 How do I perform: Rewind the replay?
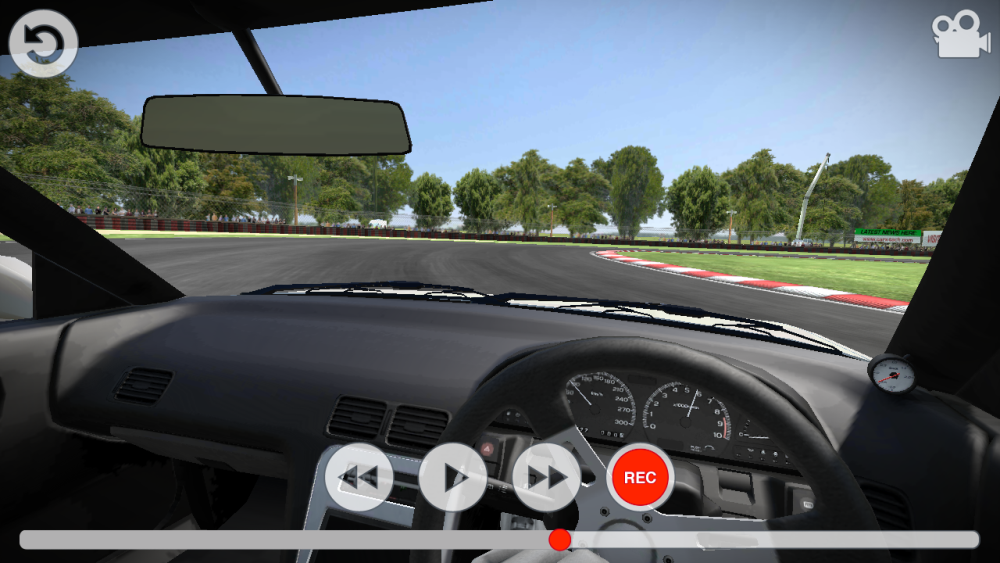(359, 477)
